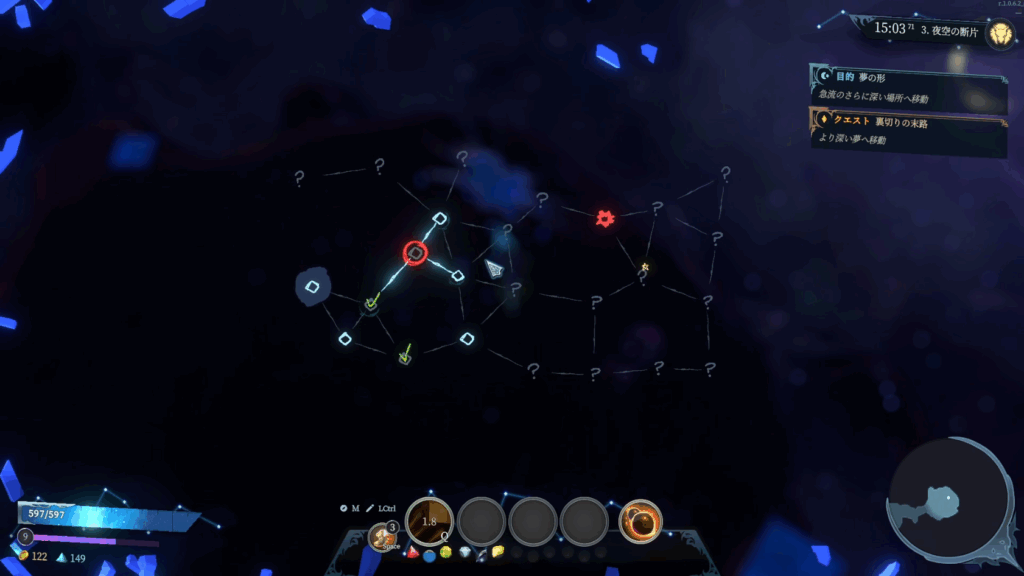Open the 目的 夢の形 objective tracker
1024x576 pixels.
click(908, 87)
